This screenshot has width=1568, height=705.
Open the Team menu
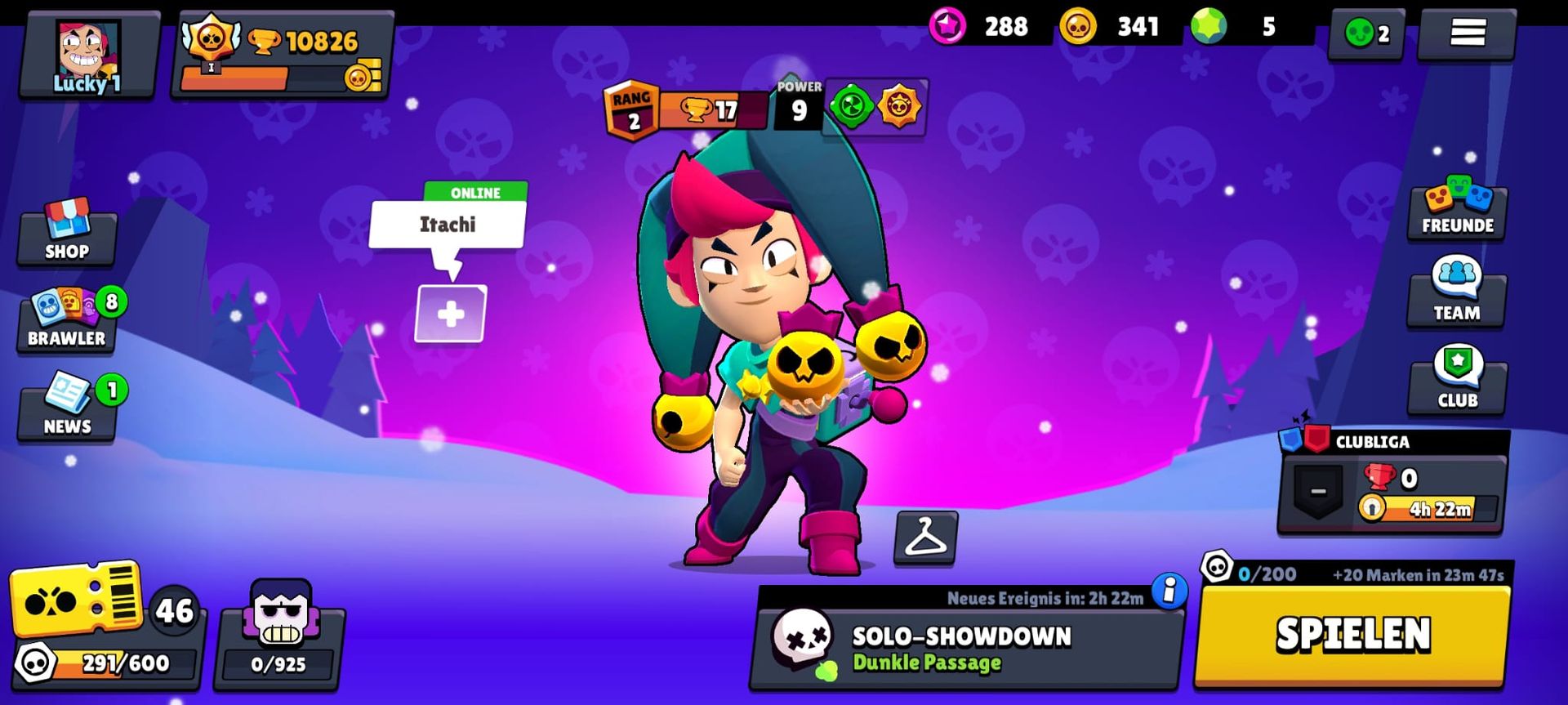point(1457,296)
